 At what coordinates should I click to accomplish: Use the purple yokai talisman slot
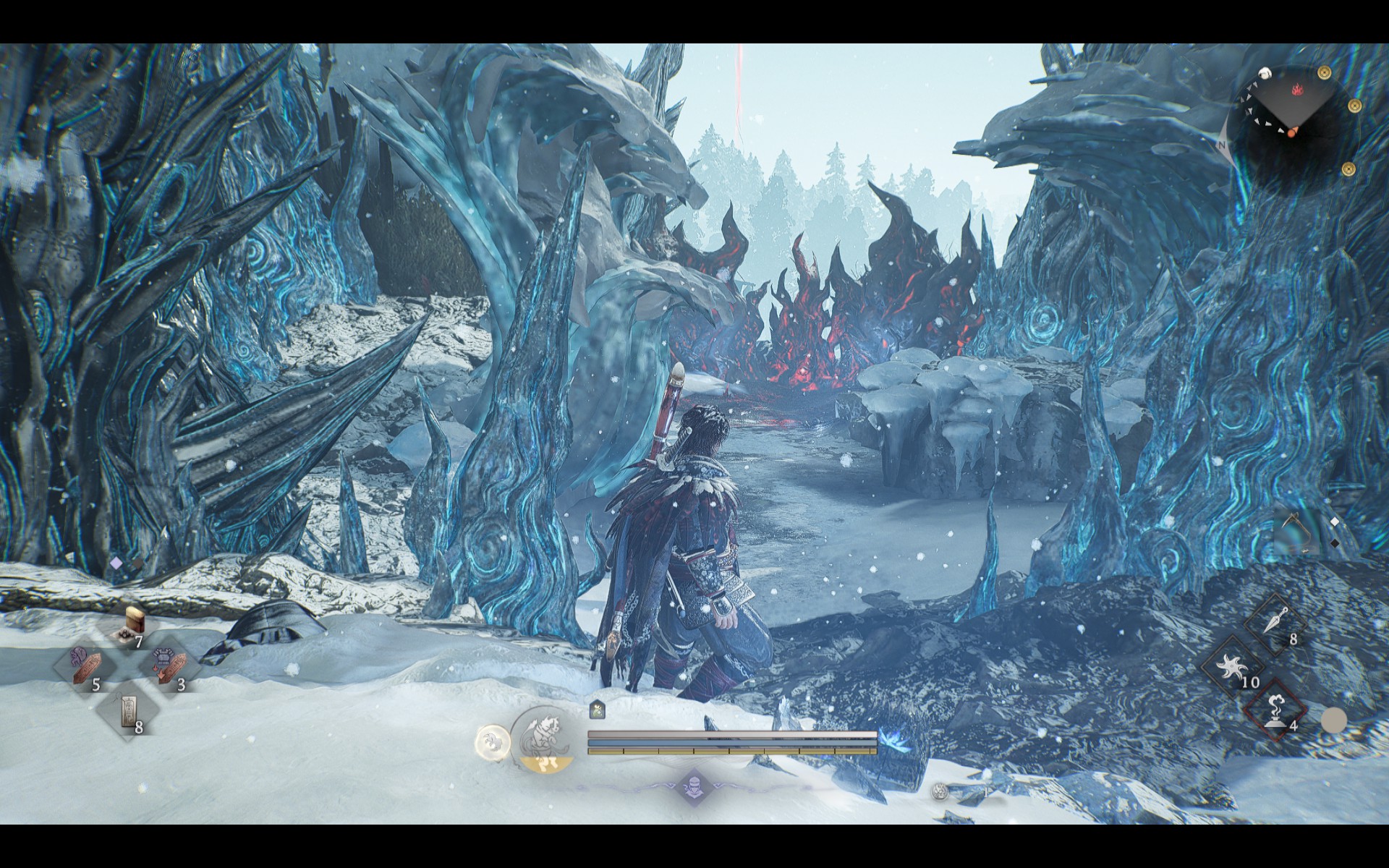tap(85, 665)
